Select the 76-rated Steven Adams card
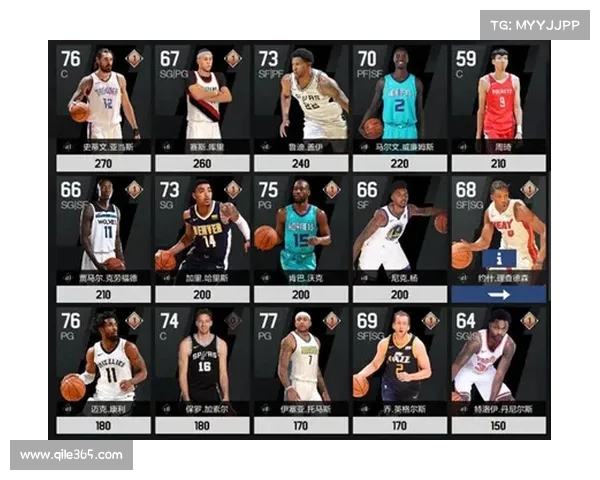The width and height of the screenshot is (600, 480). (x=104, y=100)
